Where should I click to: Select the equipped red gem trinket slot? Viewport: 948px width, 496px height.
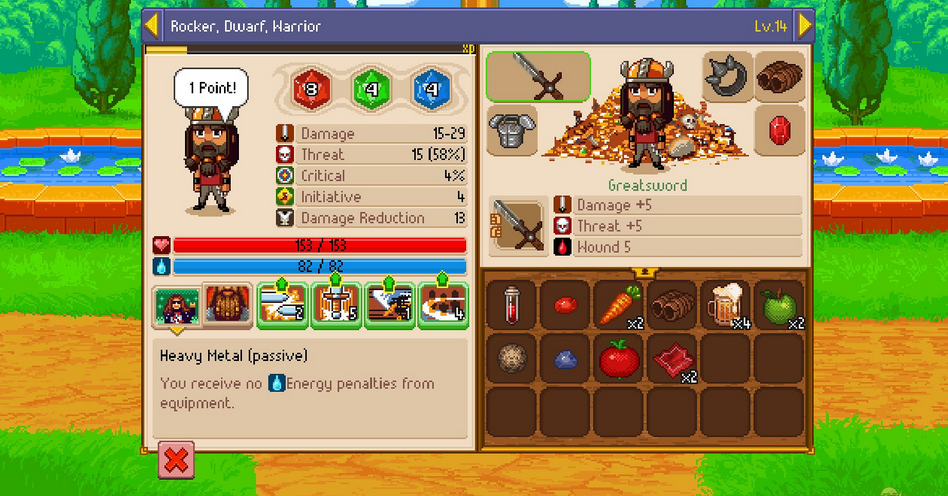(780, 130)
